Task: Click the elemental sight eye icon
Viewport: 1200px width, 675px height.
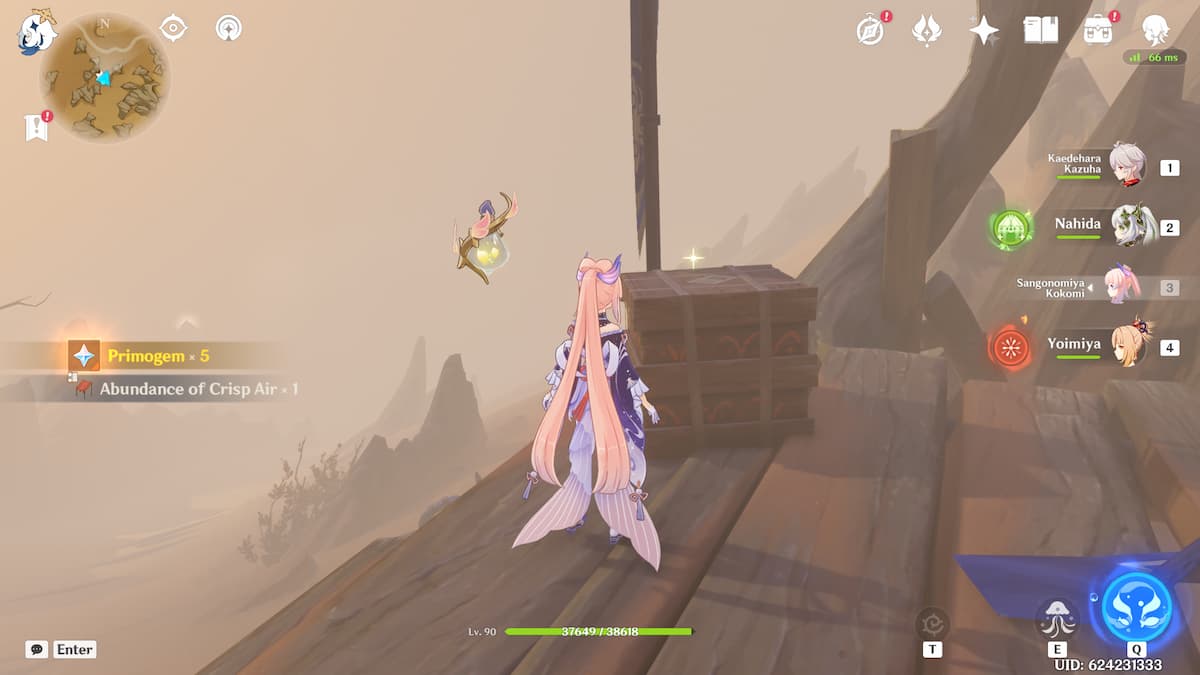Action: [174, 28]
